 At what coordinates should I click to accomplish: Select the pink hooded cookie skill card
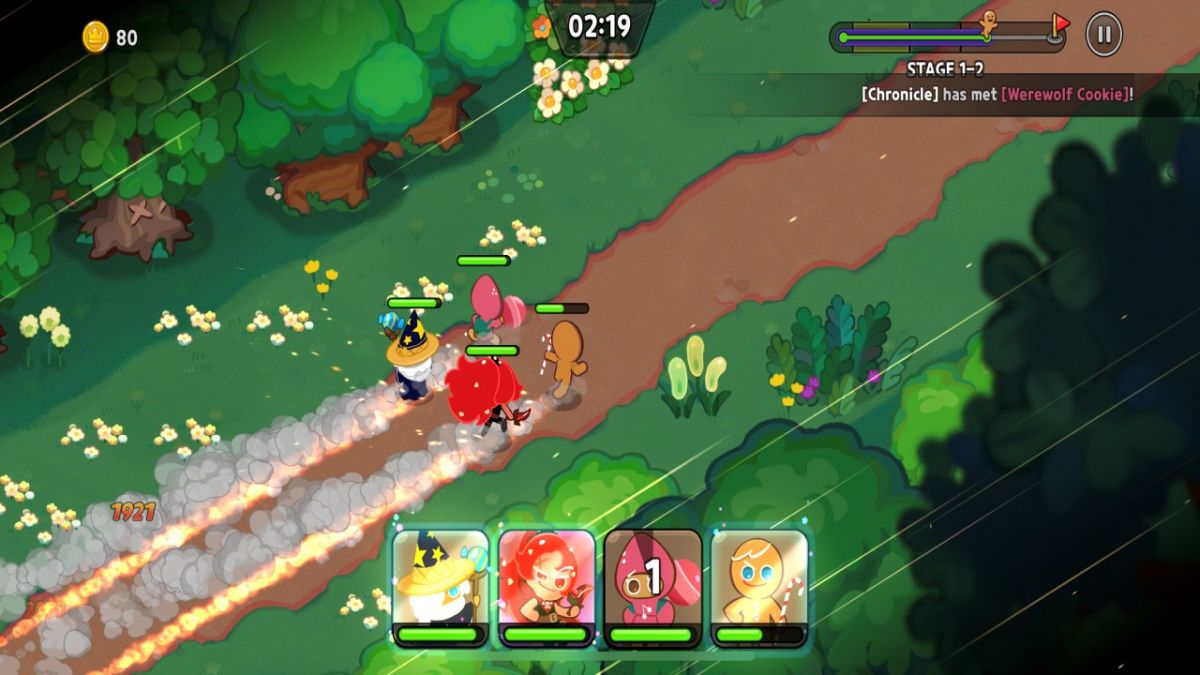(x=652, y=585)
